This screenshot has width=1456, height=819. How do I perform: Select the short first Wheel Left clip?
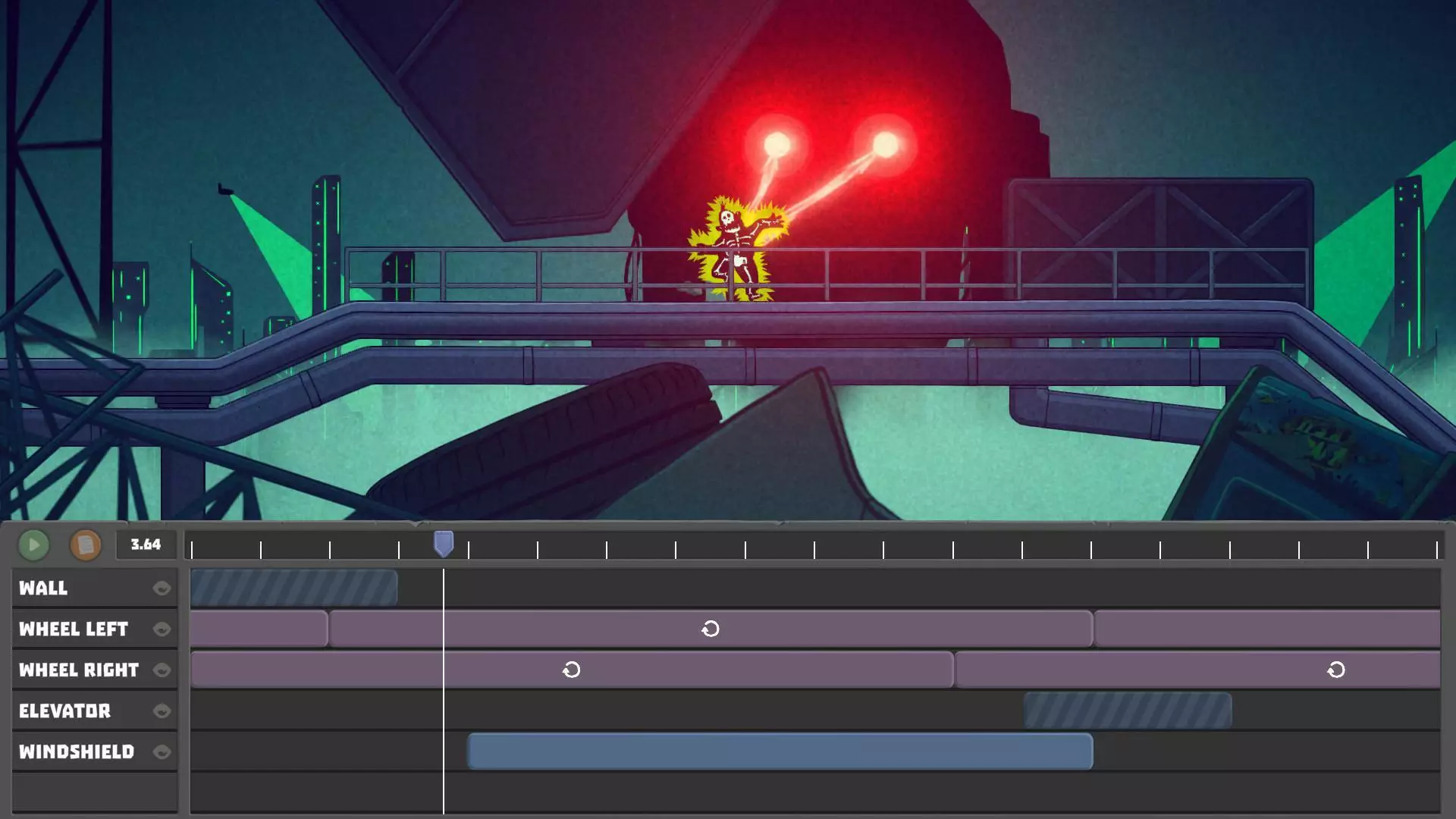coord(258,629)
